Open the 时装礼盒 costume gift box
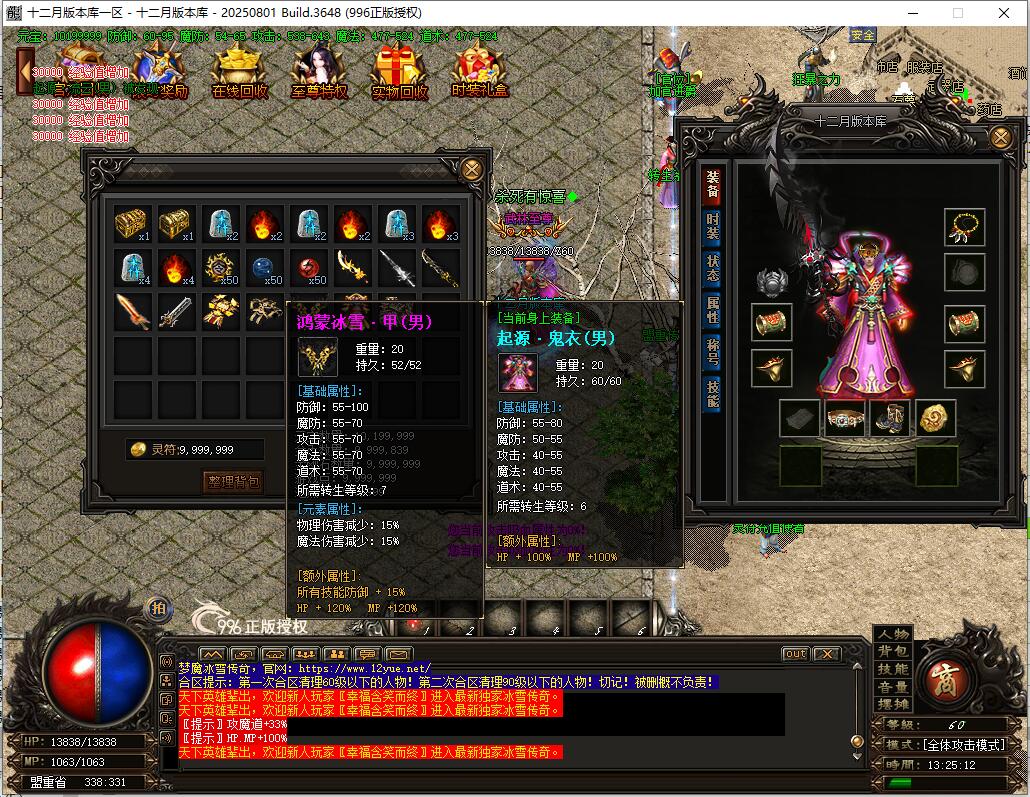Image resolution: width=1030 pixels, height=797 pixels. pyautogui.click(x=479, y=74)
